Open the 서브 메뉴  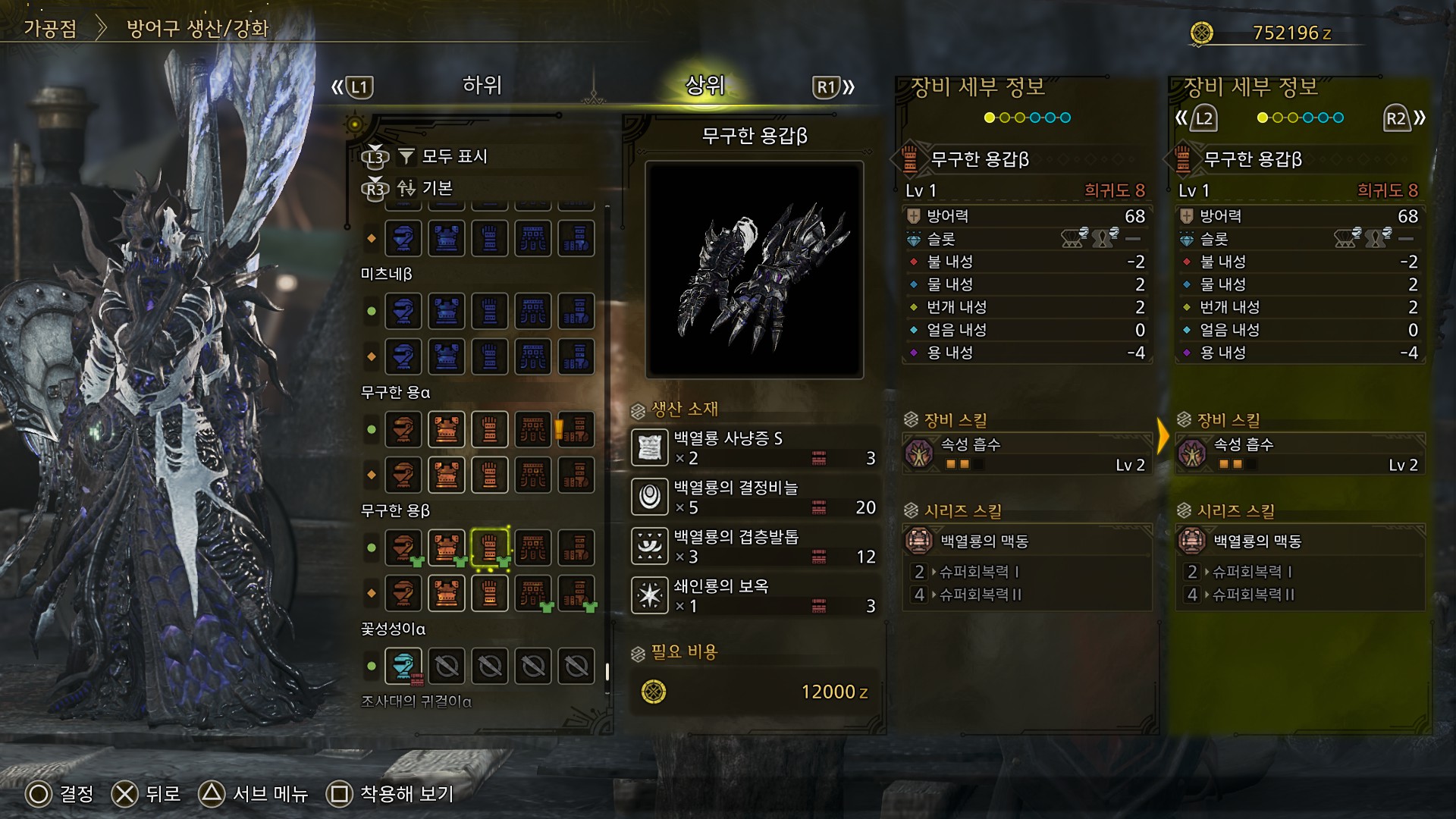pos(254,794)
